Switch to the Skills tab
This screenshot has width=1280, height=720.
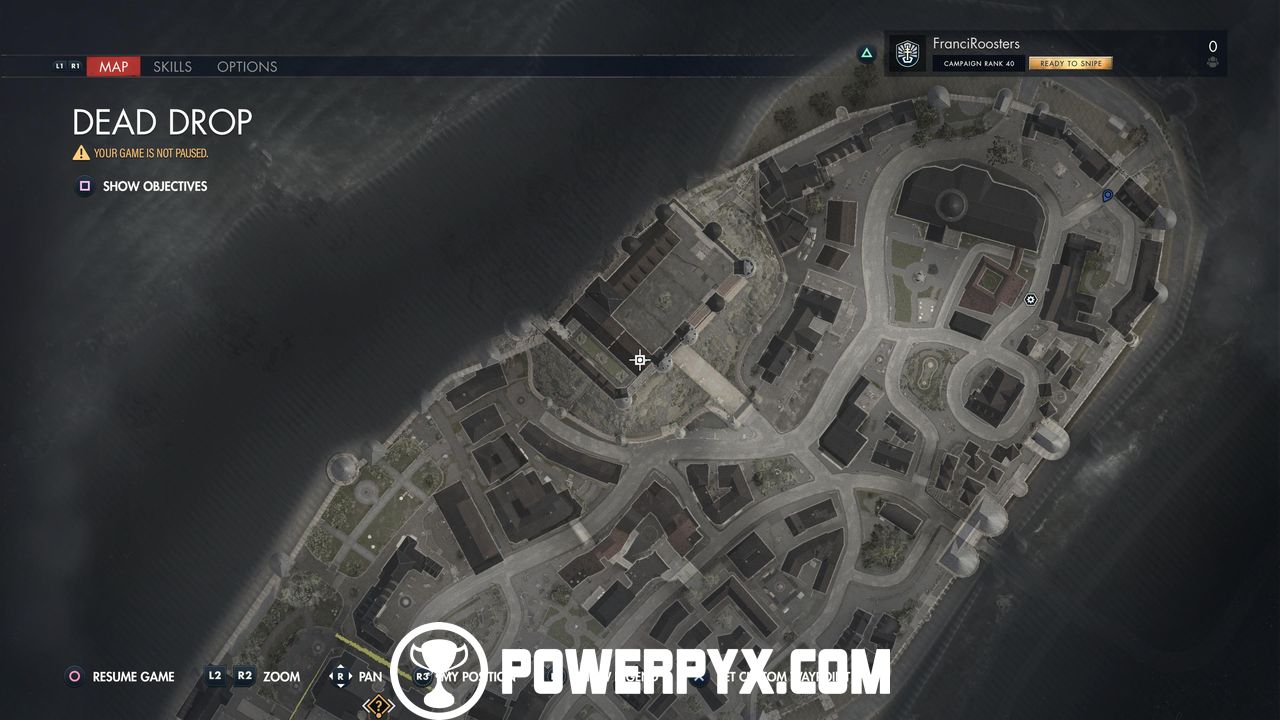tap(172, 67)
